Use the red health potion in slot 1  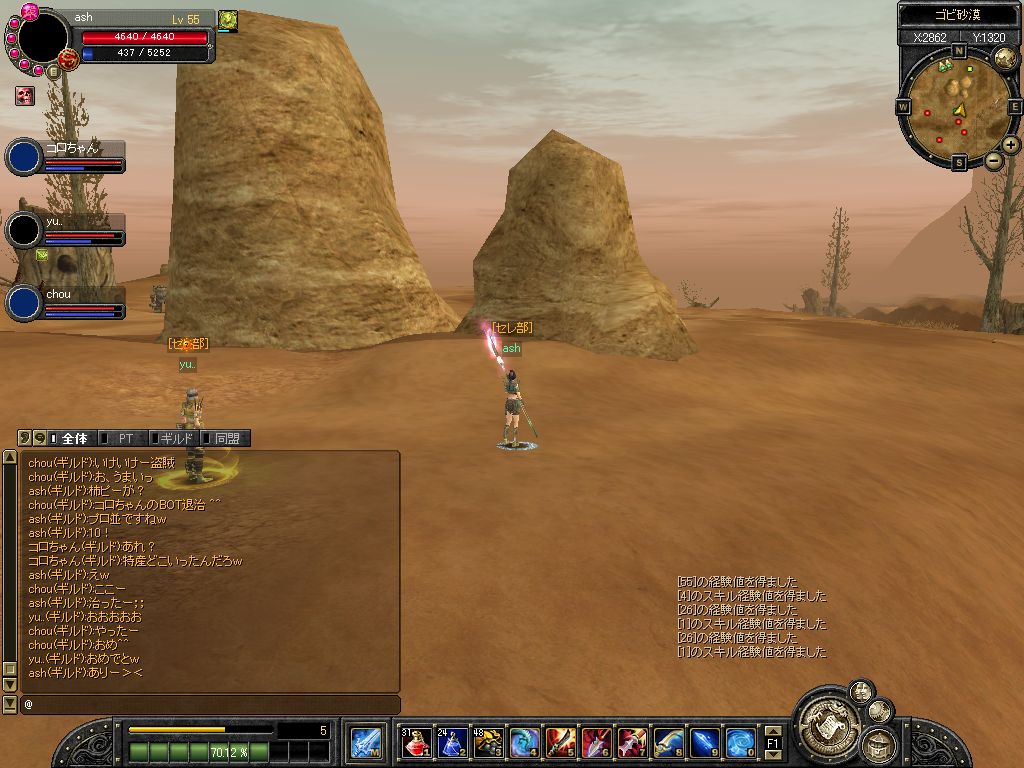pyautogui.click(x=416, y=743)
